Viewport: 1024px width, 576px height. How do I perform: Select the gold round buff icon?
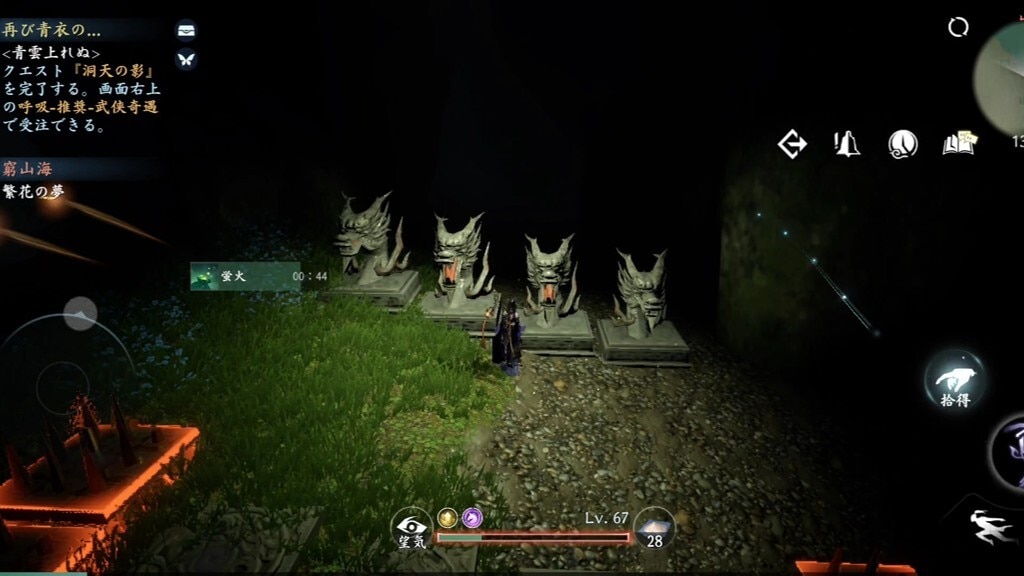click(x=447, y=517)
